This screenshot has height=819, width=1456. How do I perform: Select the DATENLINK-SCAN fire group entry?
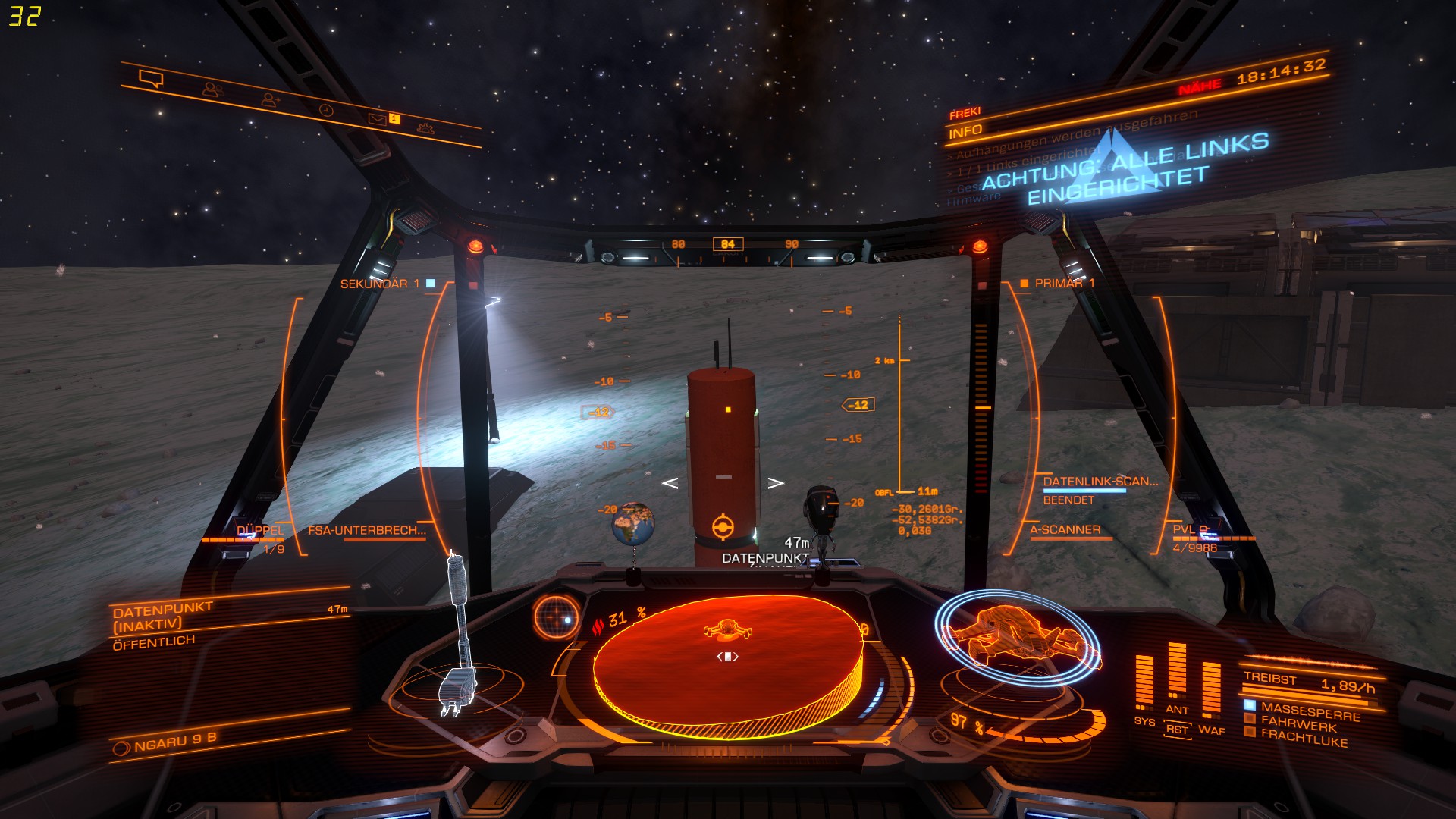coord(1100,482)
